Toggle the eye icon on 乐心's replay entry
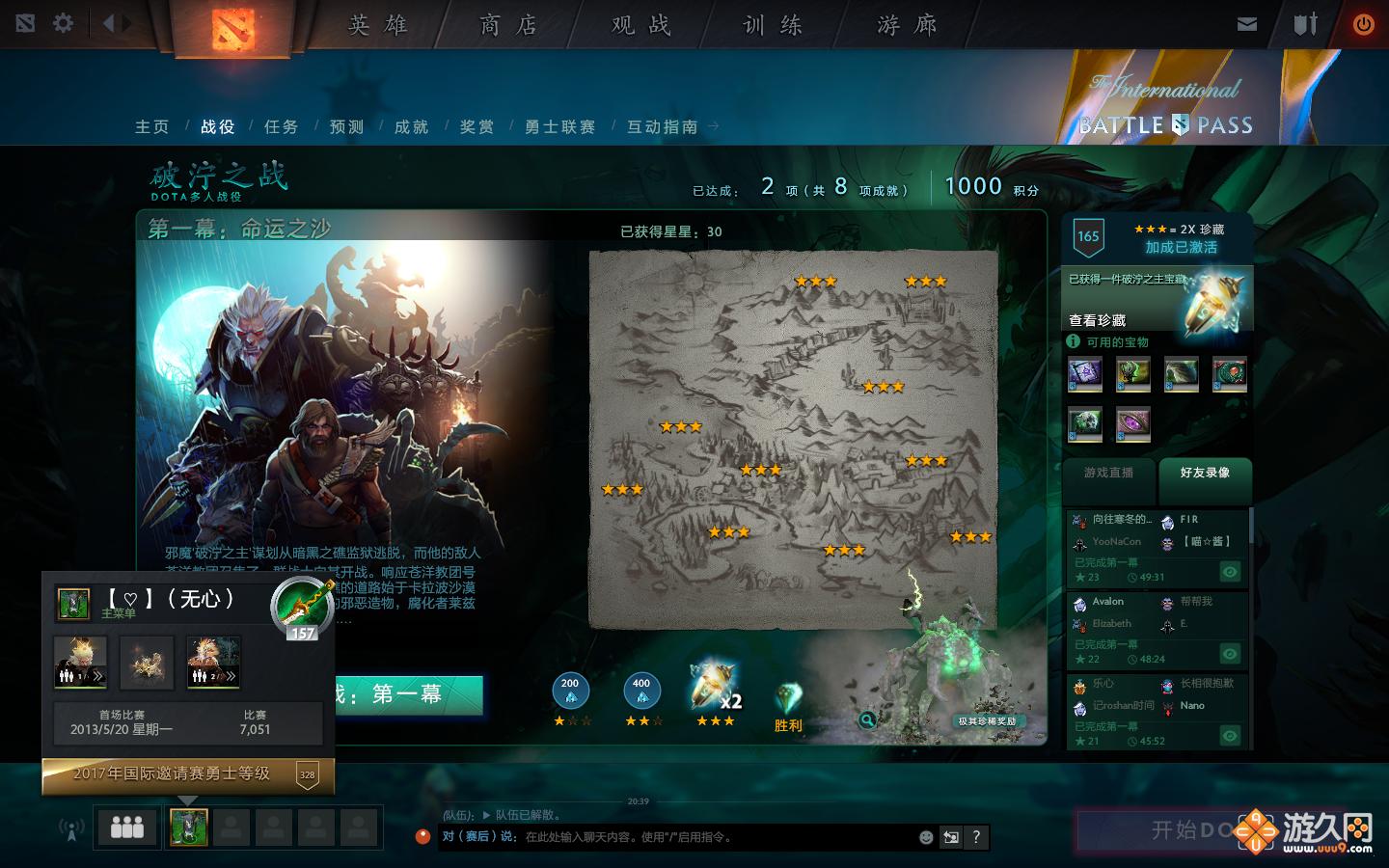Screen dimensions: 1389x868 click(x=1230, y=736)
